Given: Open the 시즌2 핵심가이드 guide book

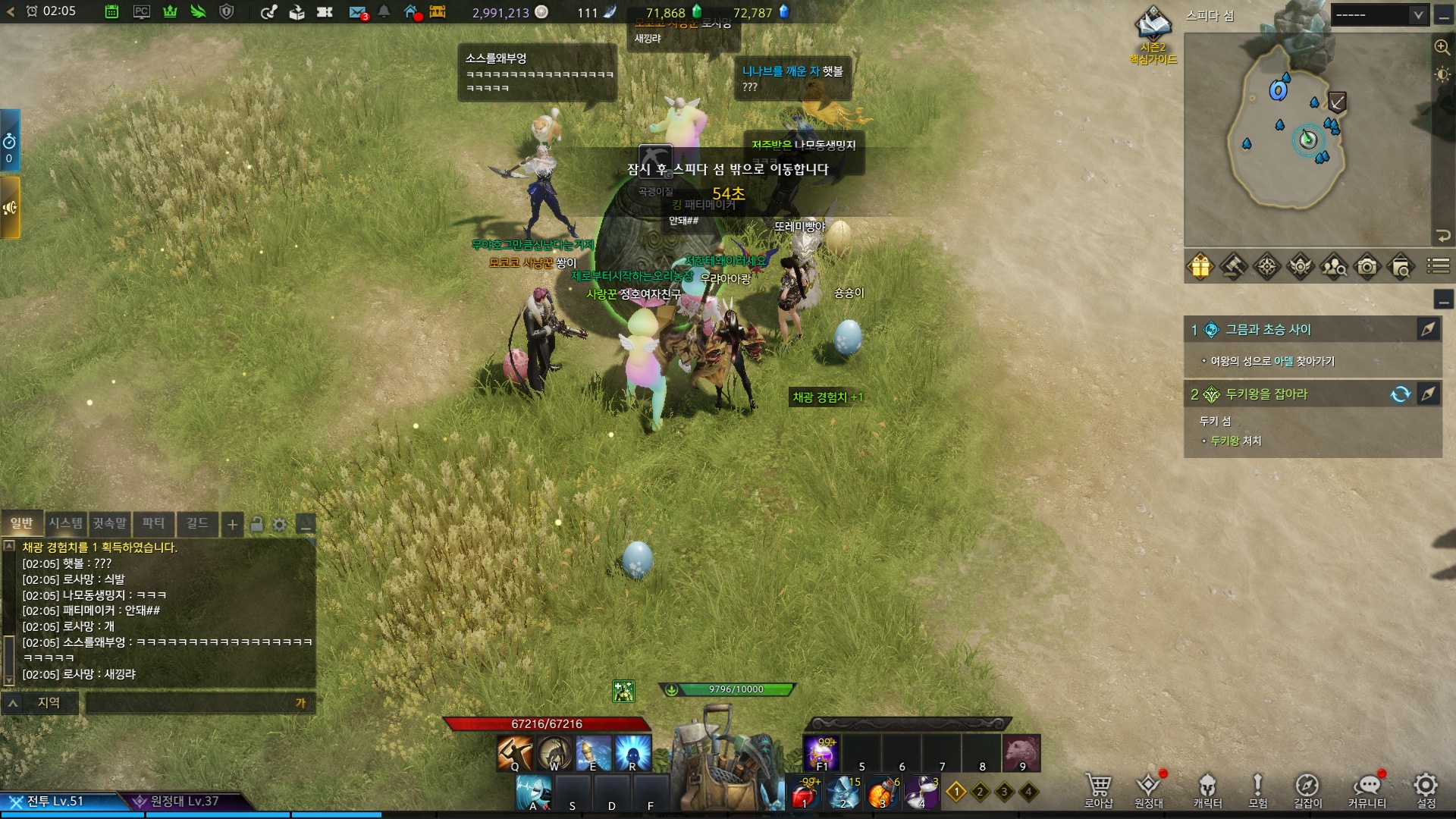Looking at the screenshot, I should [x=1153, y=34].
